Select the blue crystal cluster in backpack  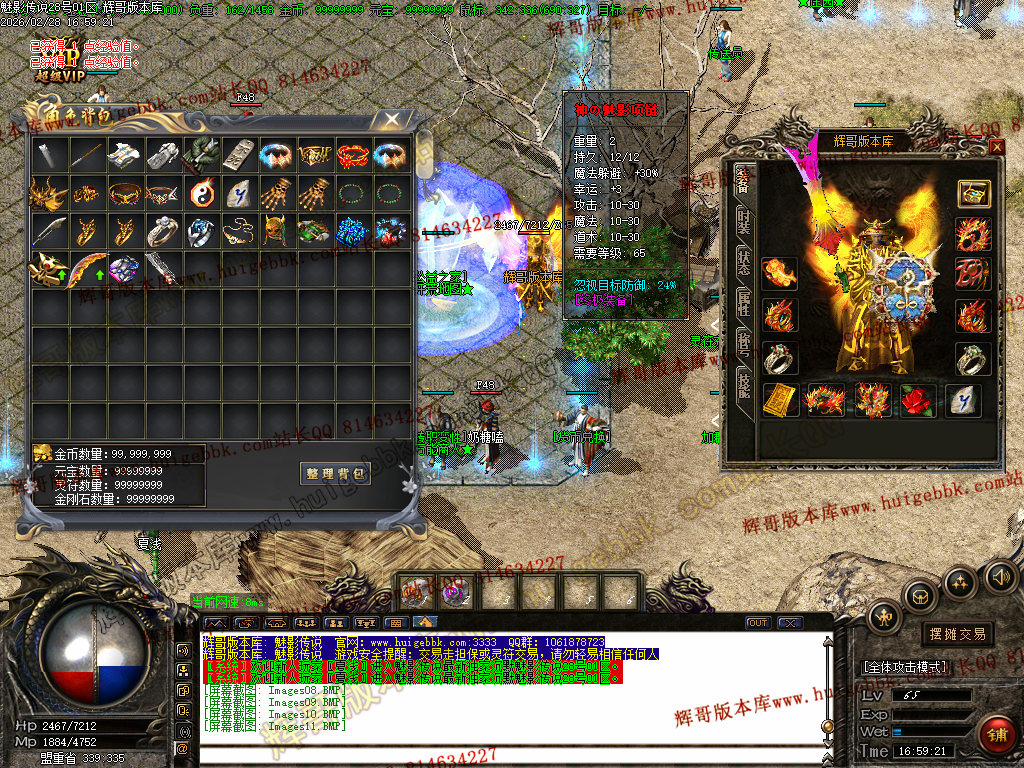353,231
